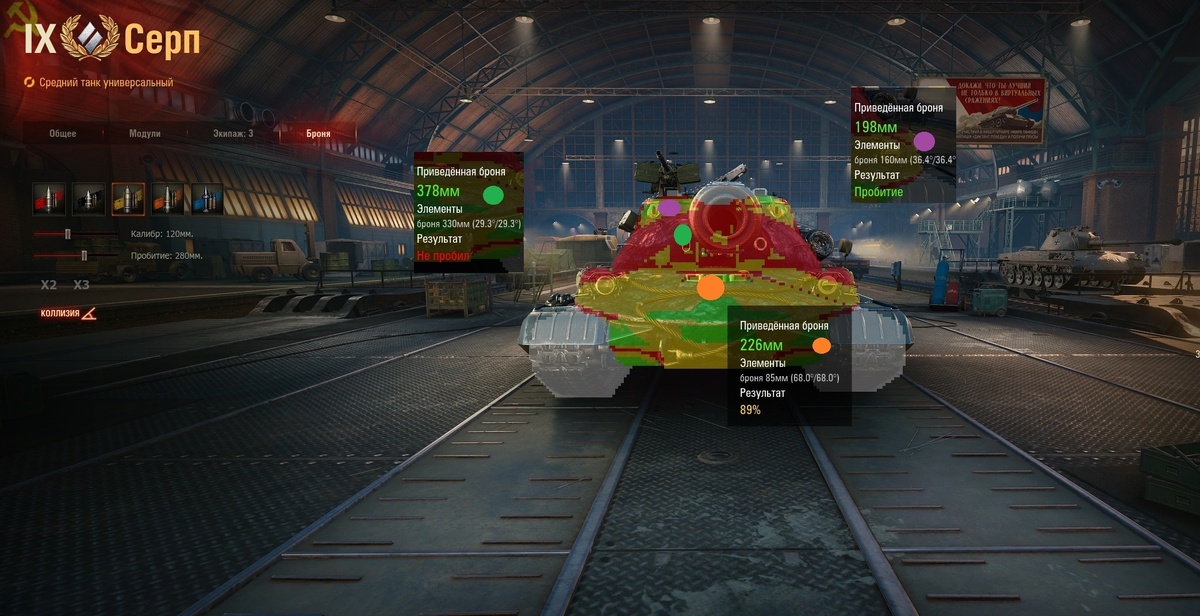
Task: Select the black-striped shell type
Action: [88, 199]
